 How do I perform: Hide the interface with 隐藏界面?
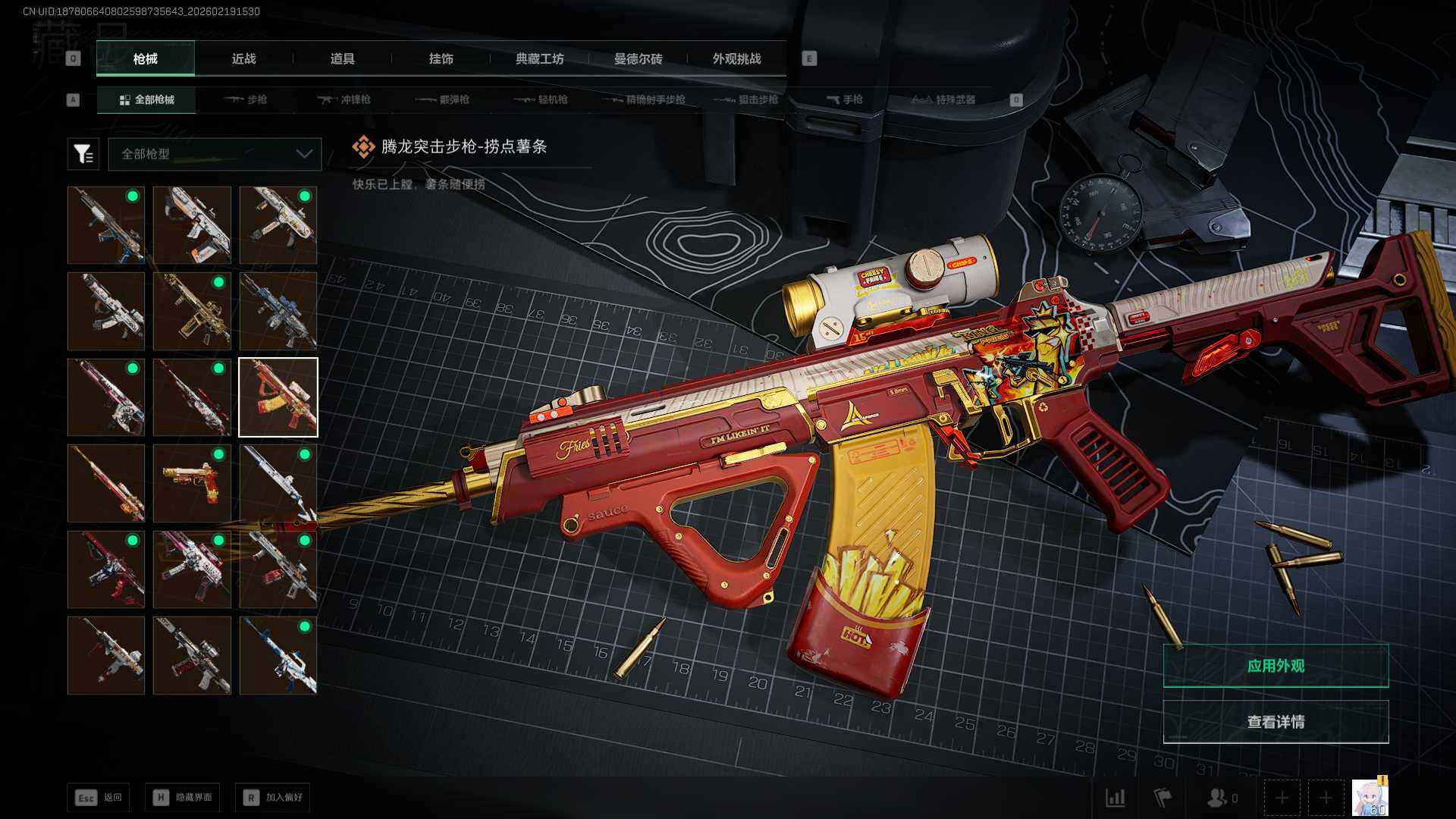point(183,797)
